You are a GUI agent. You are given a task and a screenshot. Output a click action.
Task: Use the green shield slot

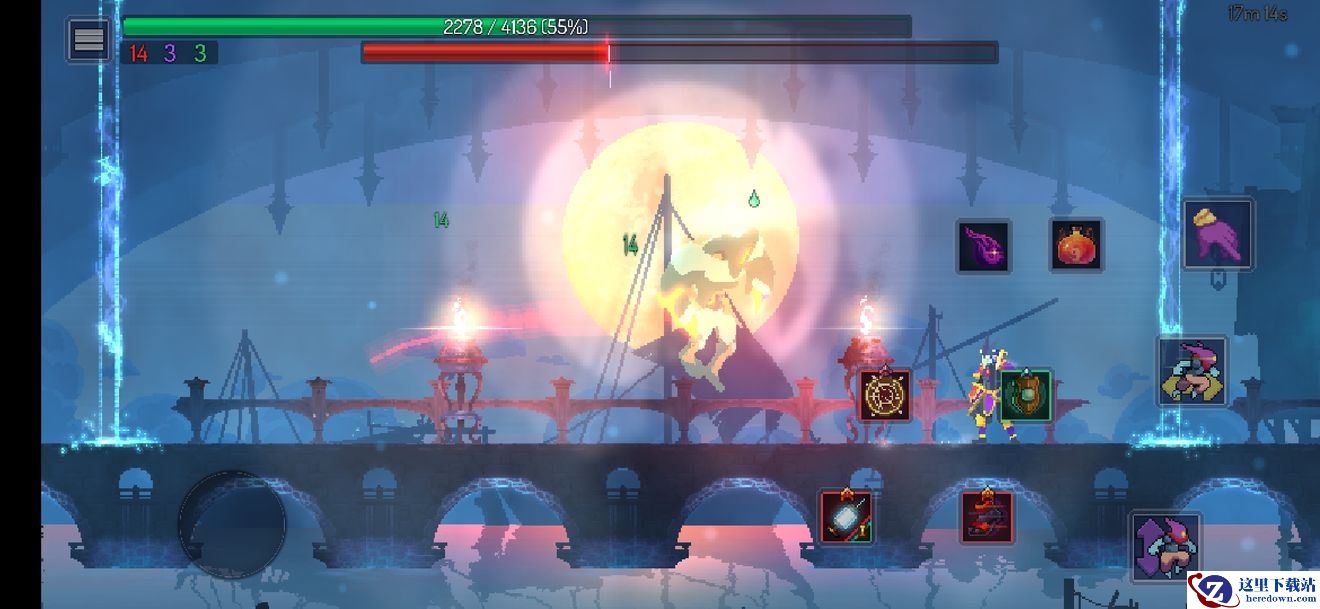[1025, 395]
